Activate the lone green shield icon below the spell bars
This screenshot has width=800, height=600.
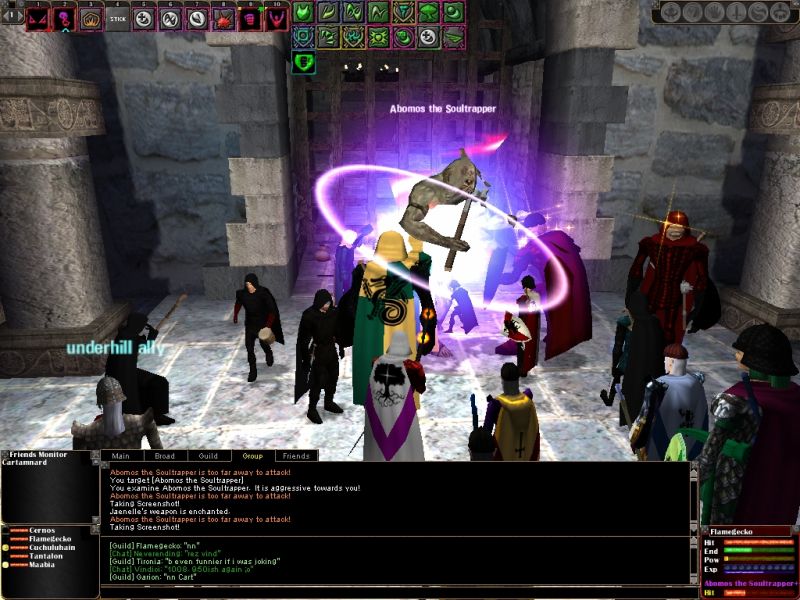[303, 63]
